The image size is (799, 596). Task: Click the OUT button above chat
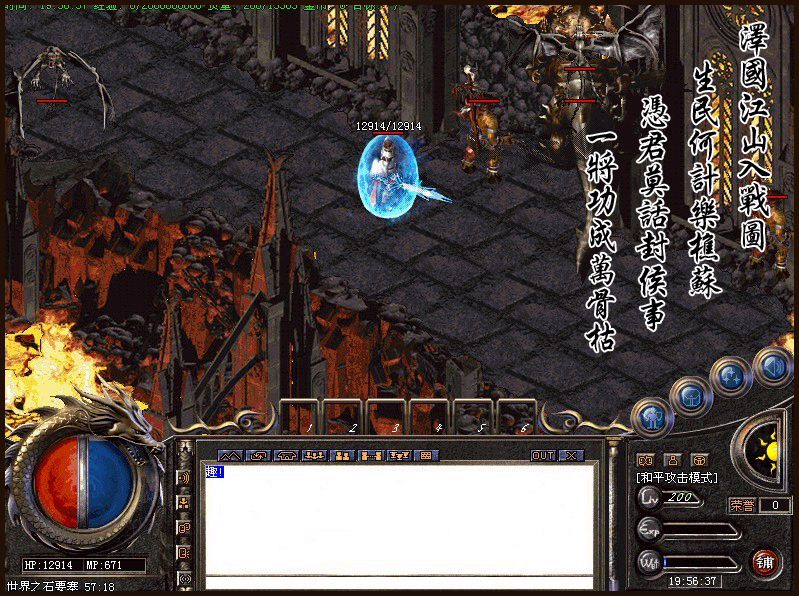[x=542, y=455]
